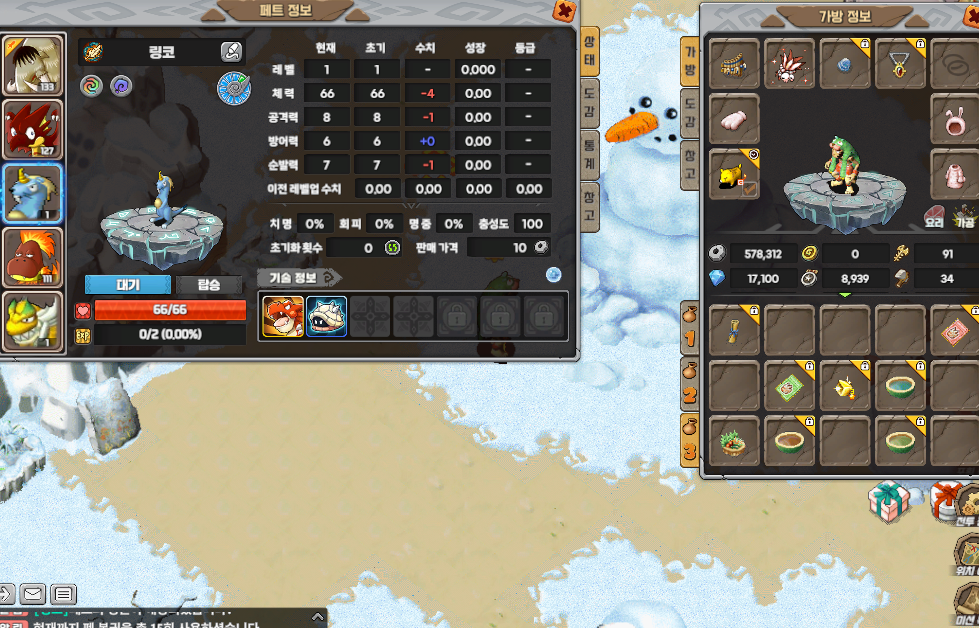Screen dimensions: 979x628
Task: Rename the pet with the pencil icon
Action: pos(231,52)
